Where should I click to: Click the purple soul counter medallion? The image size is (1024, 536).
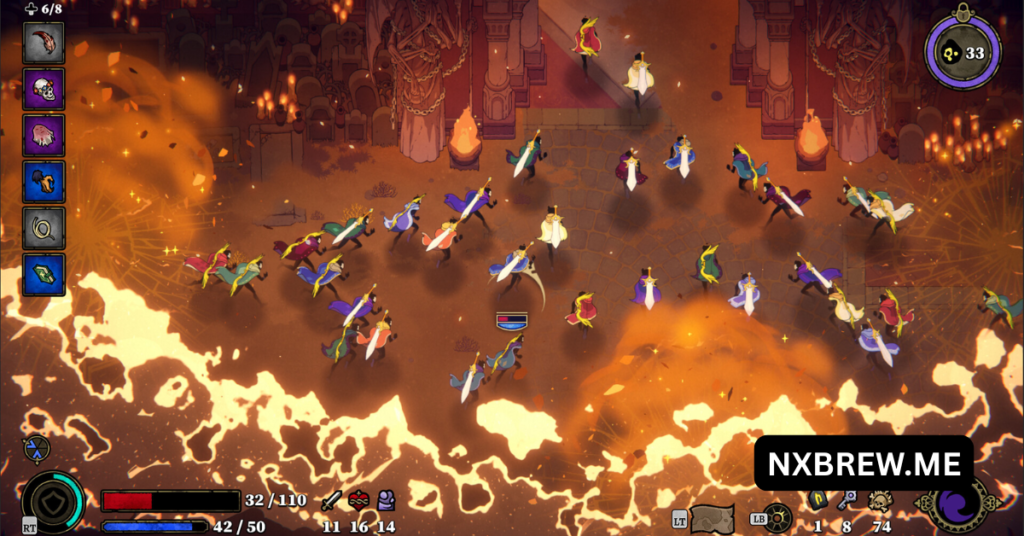pos(962,53)
